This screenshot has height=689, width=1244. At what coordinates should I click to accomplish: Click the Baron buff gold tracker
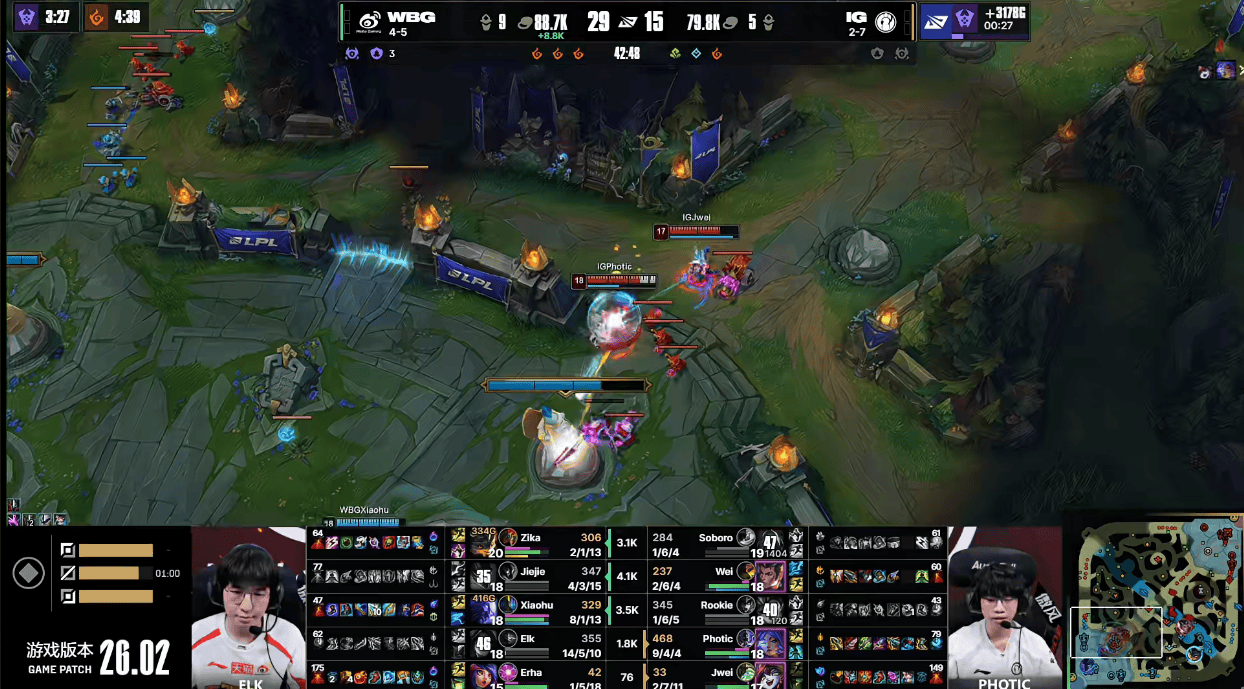click(975, 19)
